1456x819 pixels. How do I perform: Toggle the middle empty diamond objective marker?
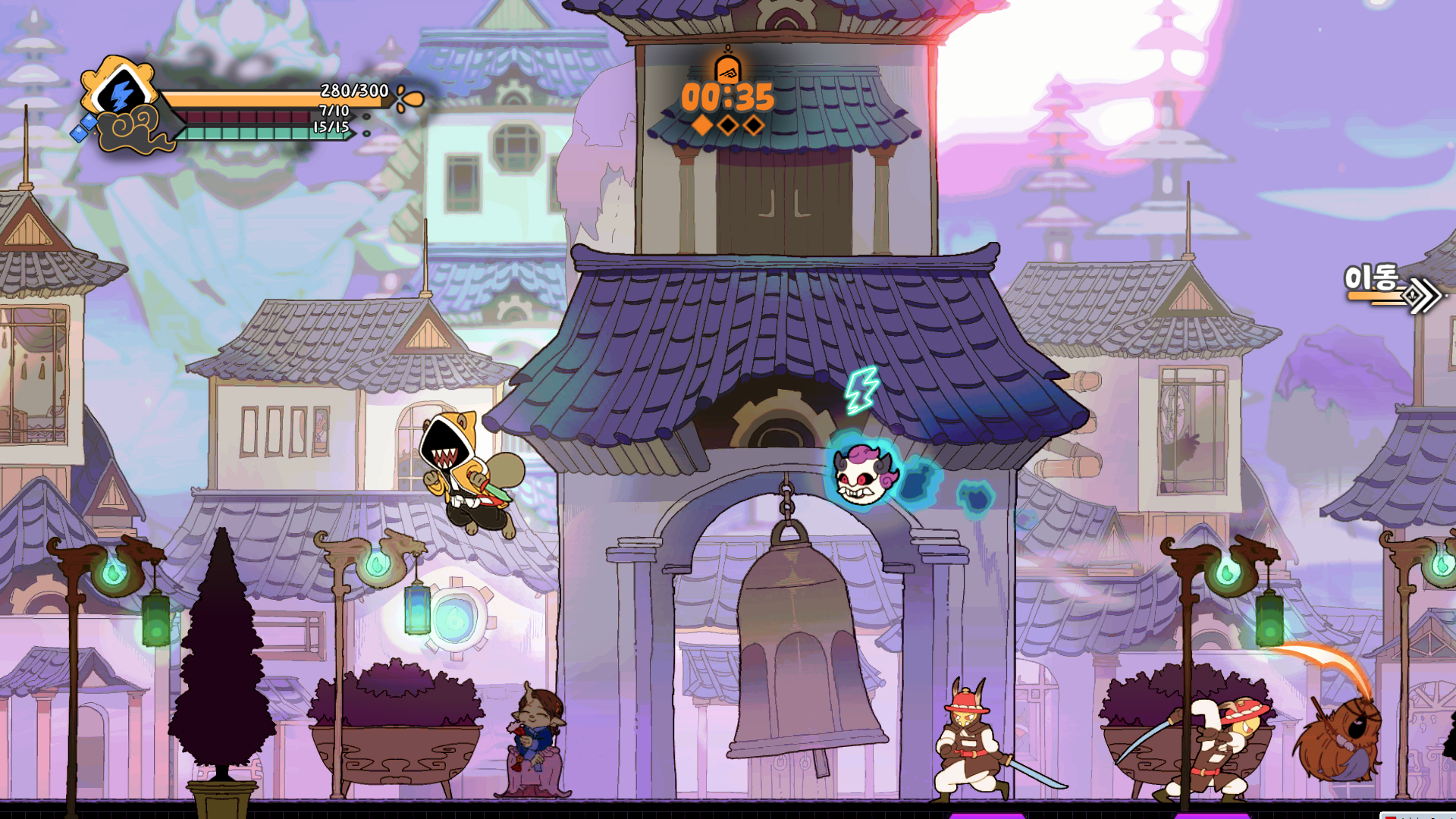point(727,125)
